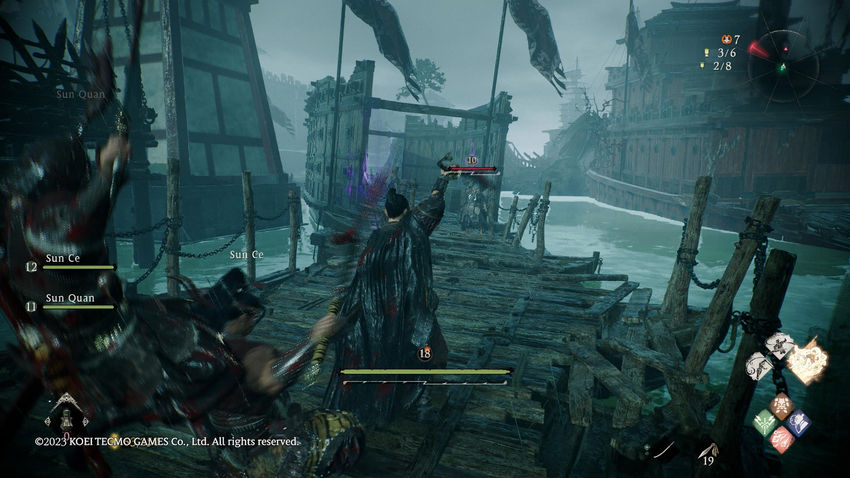This screenshot has height=478, width=850.
Task: Choose the upper white martial art icon
Action: (x=781, y=344)
